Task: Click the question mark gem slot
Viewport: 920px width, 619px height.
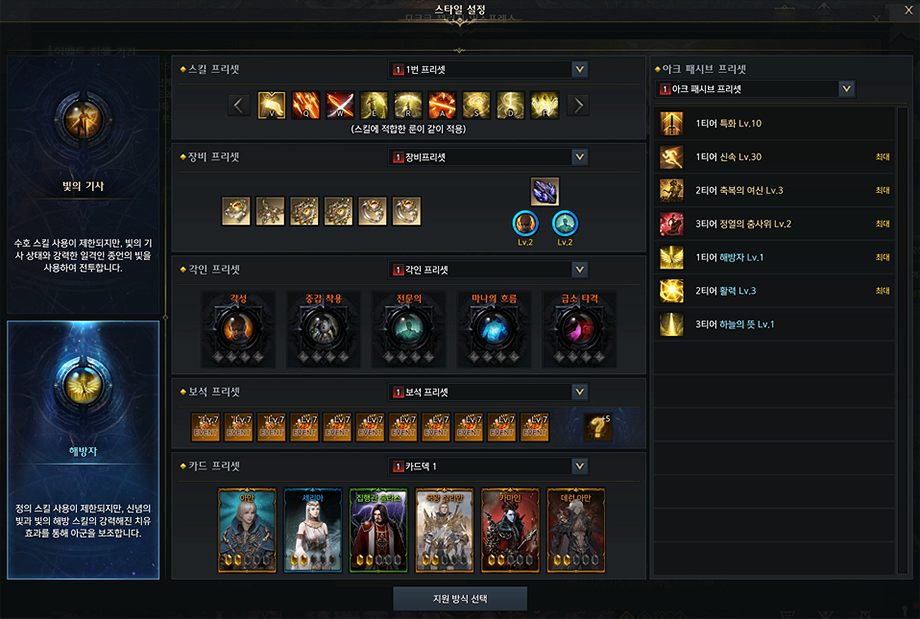Action: pyautogui.click(x=598, y=427)
